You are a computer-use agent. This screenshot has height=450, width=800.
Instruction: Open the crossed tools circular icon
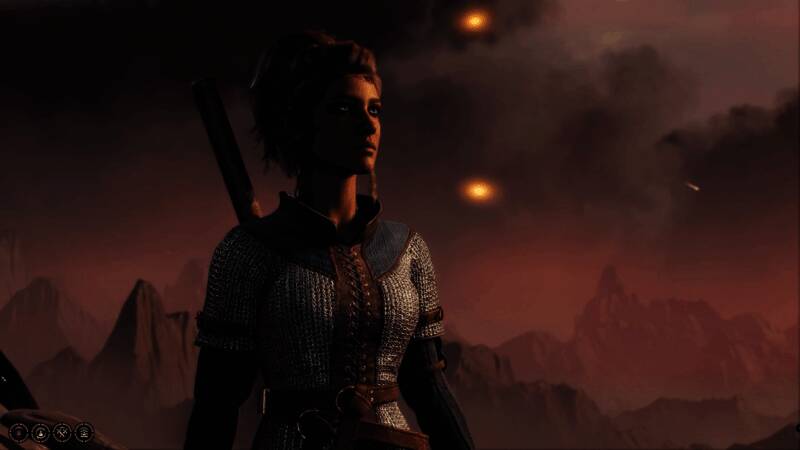[62, 432]
